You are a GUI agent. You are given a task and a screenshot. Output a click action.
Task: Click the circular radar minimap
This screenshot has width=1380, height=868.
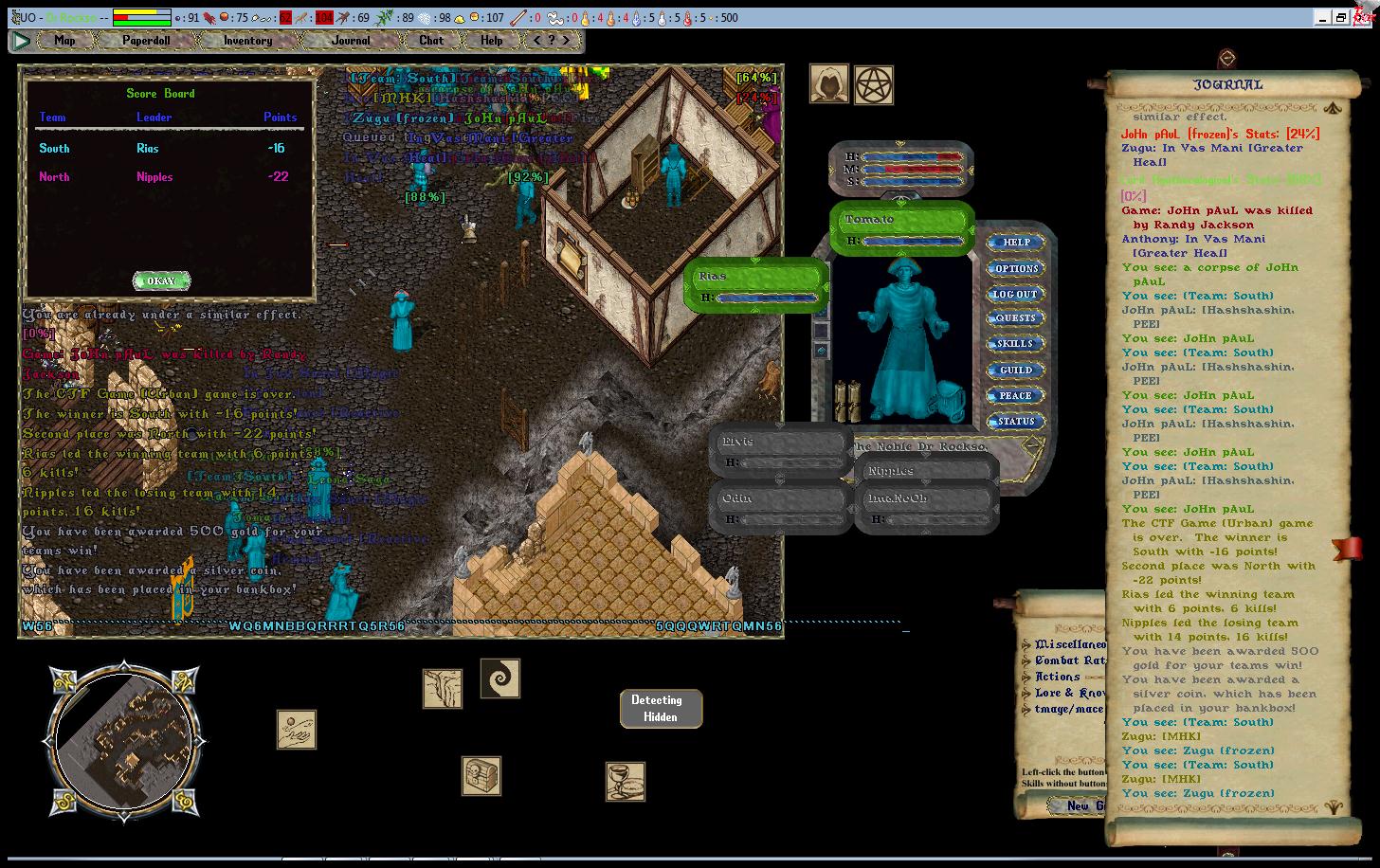[123, 740]
